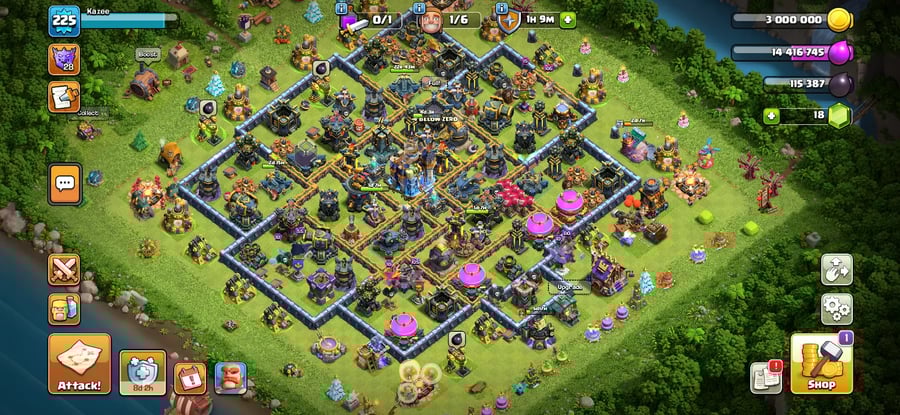
Task: Open the purple clan badge
Action: (x=64, y=59)
